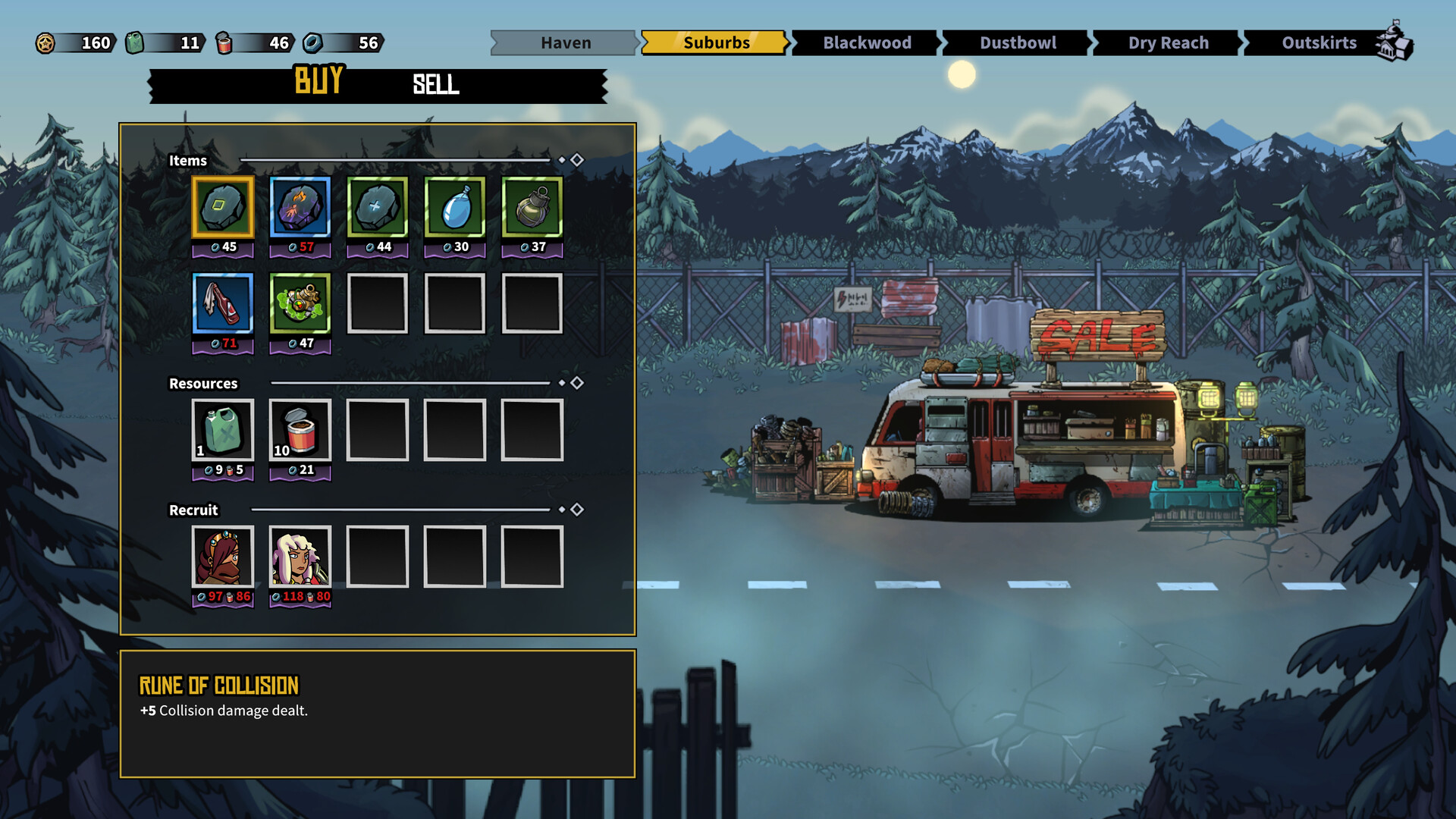Image resolution: width=1456 pixels, height=819 pixels.
Task: Purchase the canned food resource
Action: click(300, 430)
